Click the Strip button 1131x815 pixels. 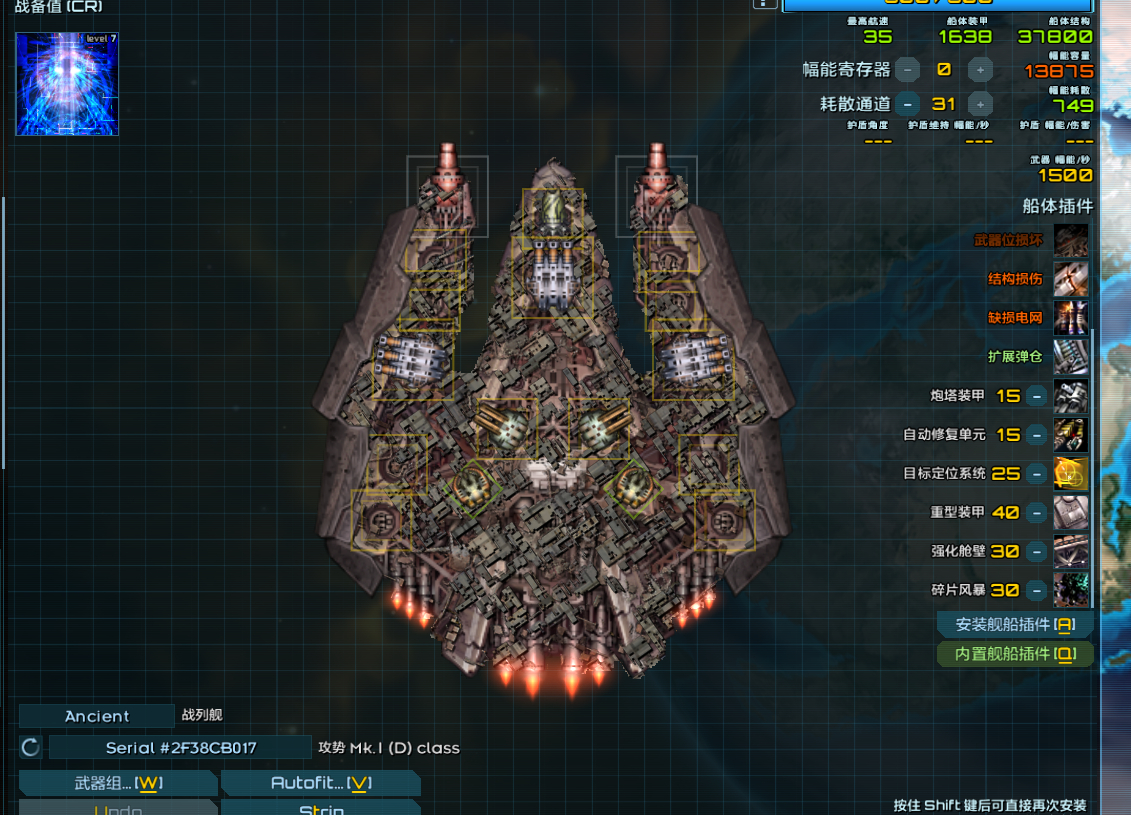320,808
